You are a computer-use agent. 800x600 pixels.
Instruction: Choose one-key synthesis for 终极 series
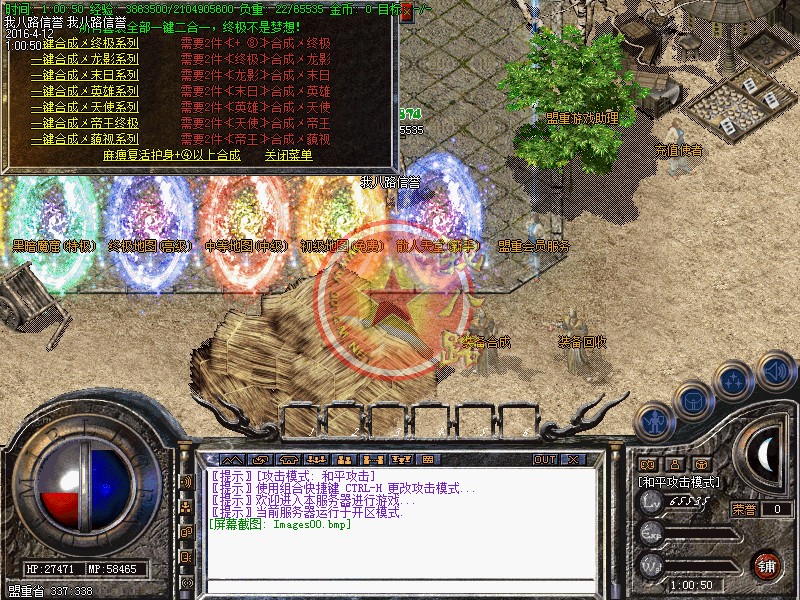click(x=84, y=43)
